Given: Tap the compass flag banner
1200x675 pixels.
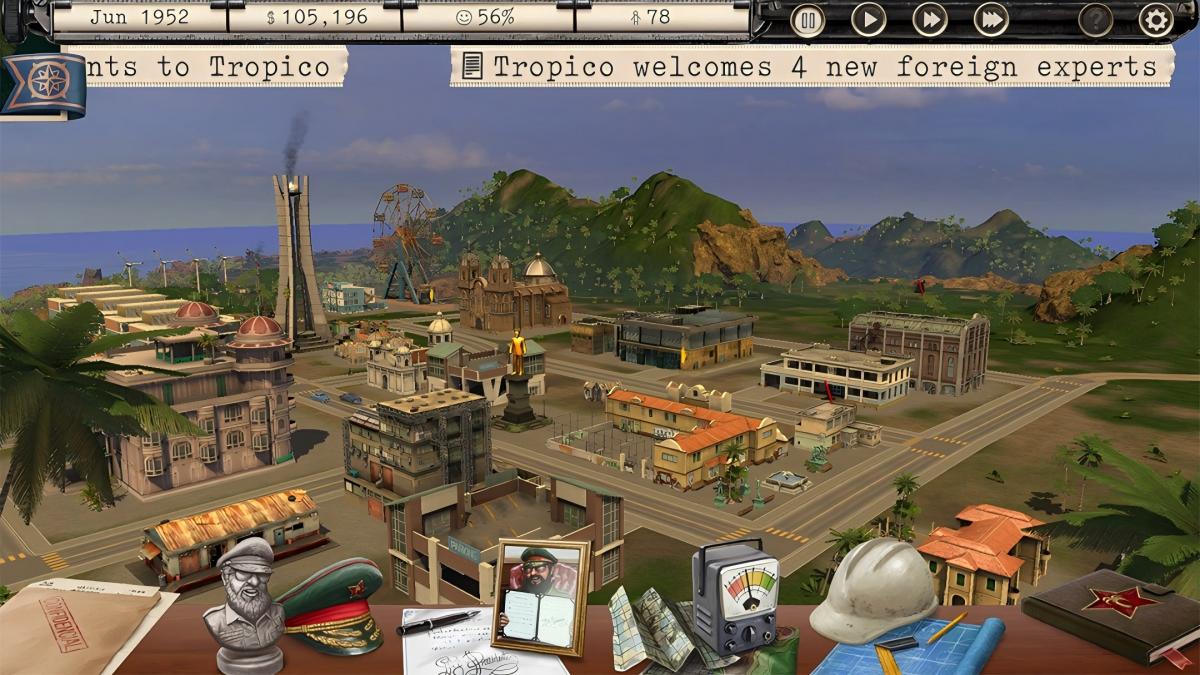Looking at the screenshot, I should pyautogui.click(x=43, y=85).
